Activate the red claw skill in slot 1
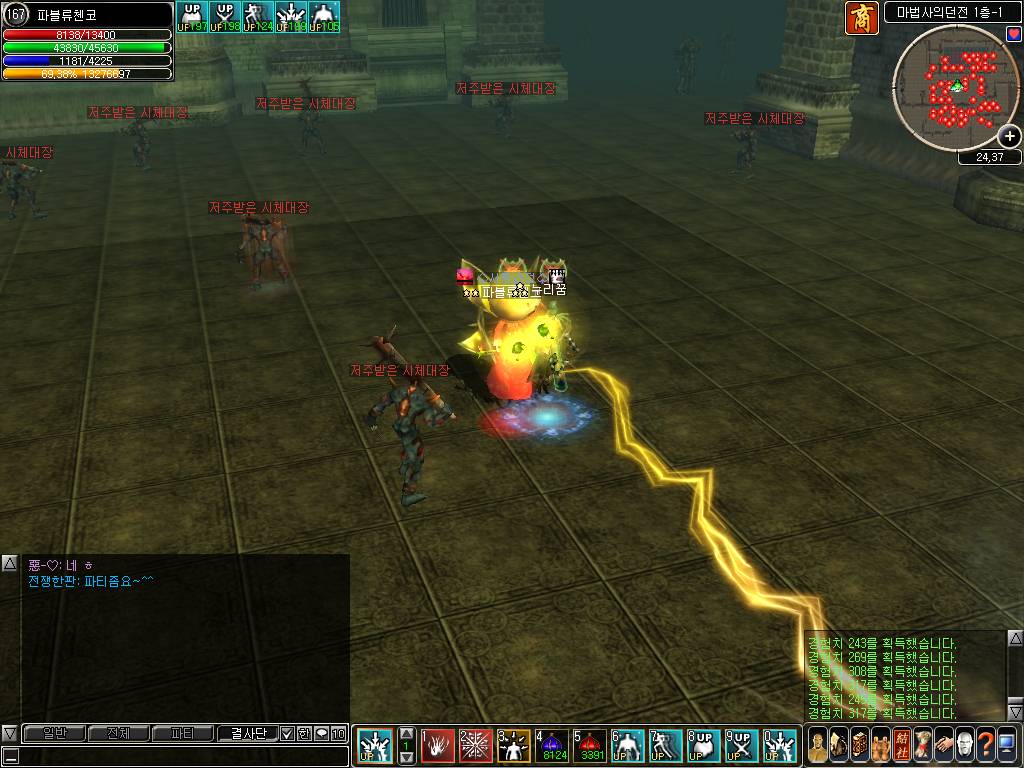 pyautogui.click(x=437, y=745)
